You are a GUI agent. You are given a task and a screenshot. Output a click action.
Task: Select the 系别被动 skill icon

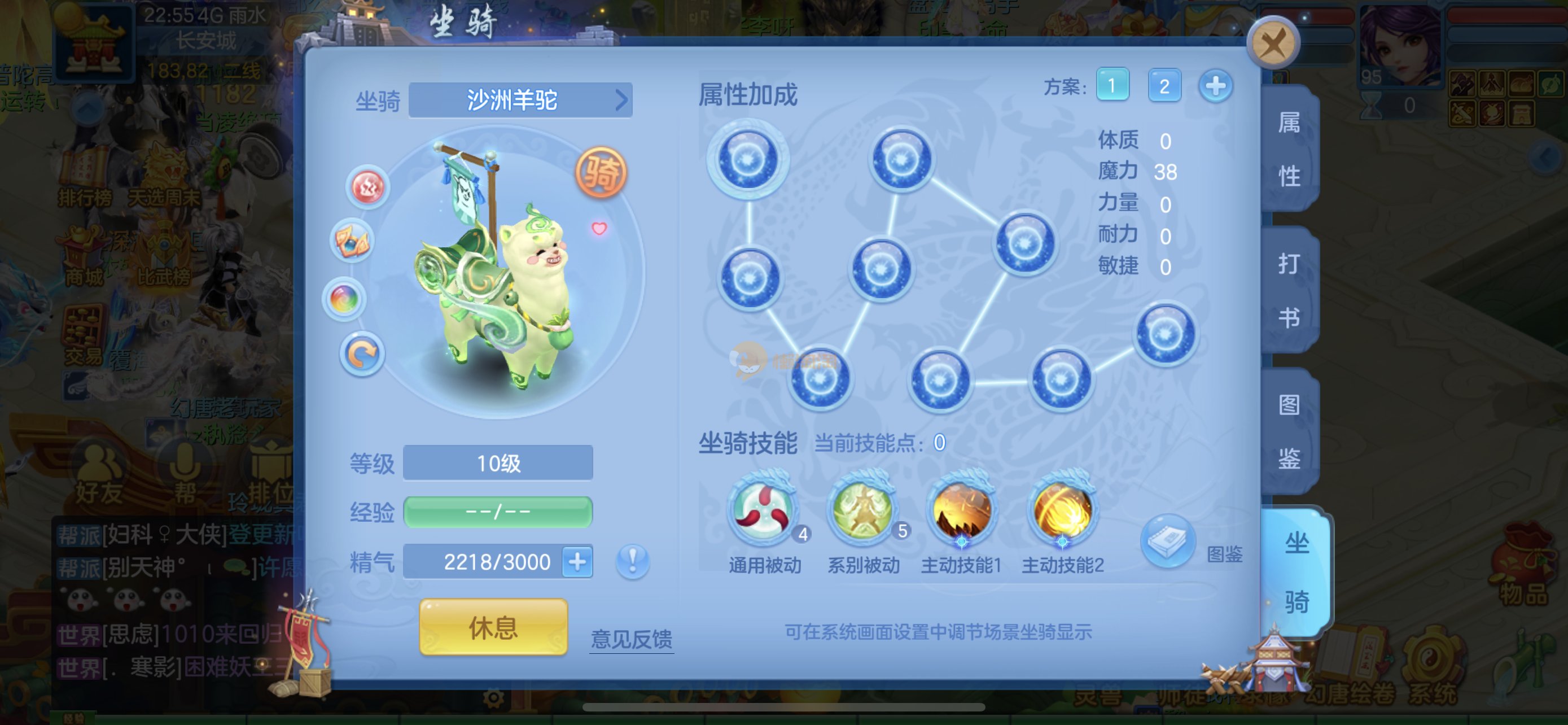(x=862, y=509)
